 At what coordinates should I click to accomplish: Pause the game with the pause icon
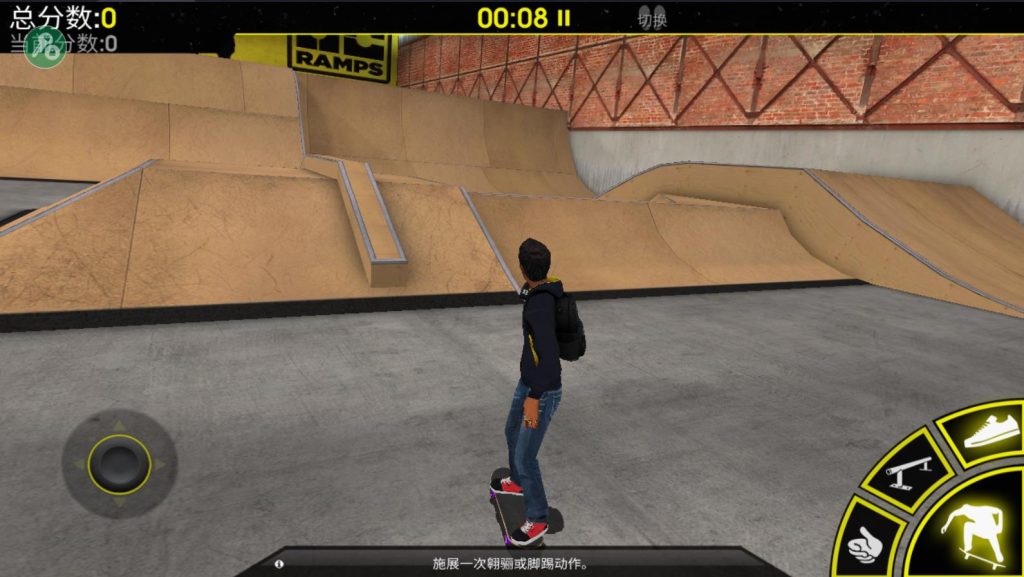(x=564, y=18)
